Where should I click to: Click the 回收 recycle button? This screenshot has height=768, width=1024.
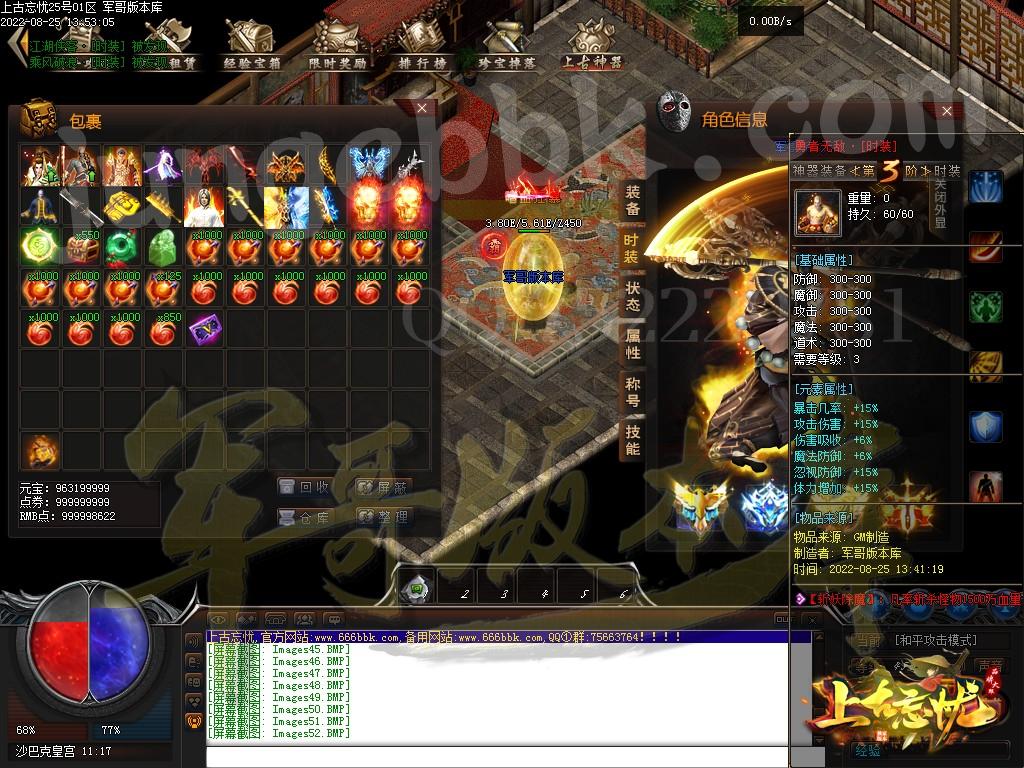[x=305, y=487]
